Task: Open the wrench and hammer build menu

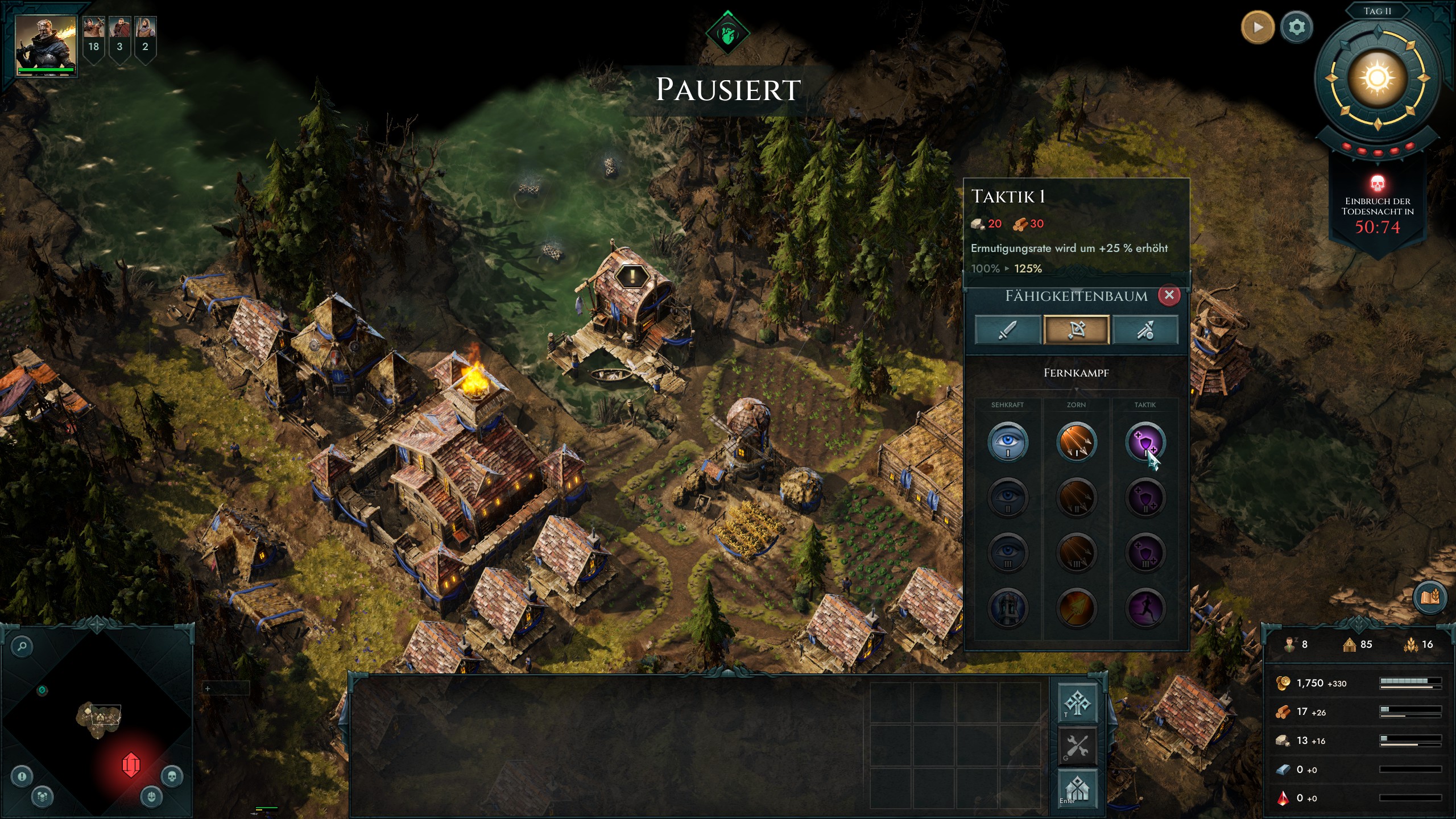Action: pyautogui.click(x=1077, y=746)
